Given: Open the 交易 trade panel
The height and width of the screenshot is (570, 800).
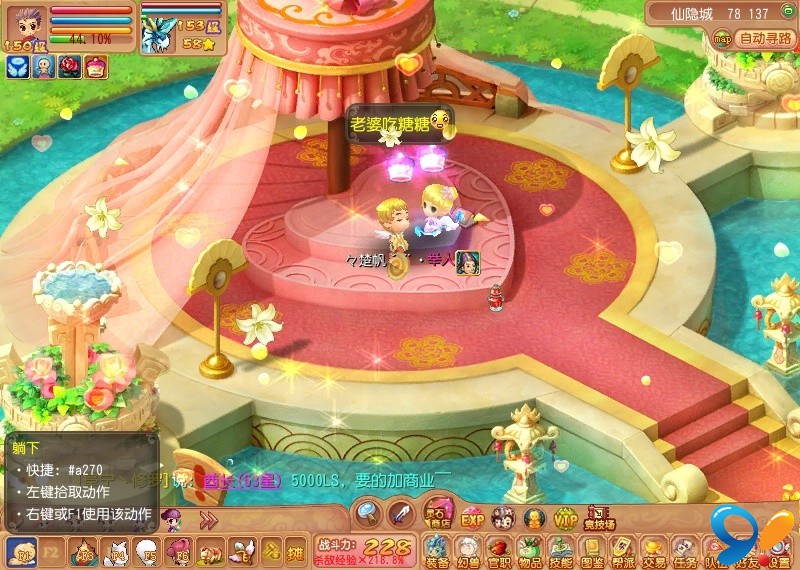Looking at the screenshot, I should click(x=654, y=550).
